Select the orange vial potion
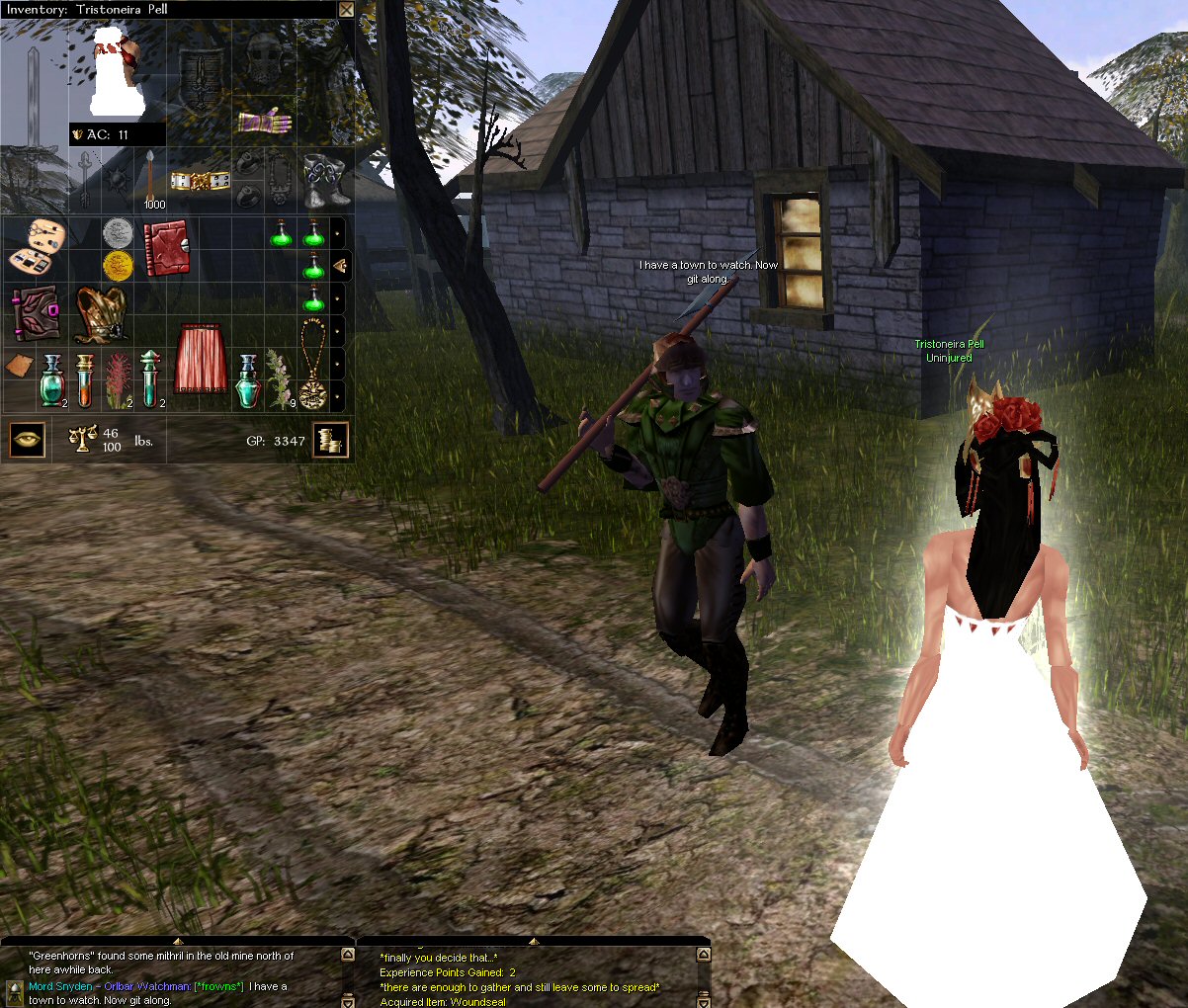This screenshot has height=1008, width=1188. click(85, 379)
